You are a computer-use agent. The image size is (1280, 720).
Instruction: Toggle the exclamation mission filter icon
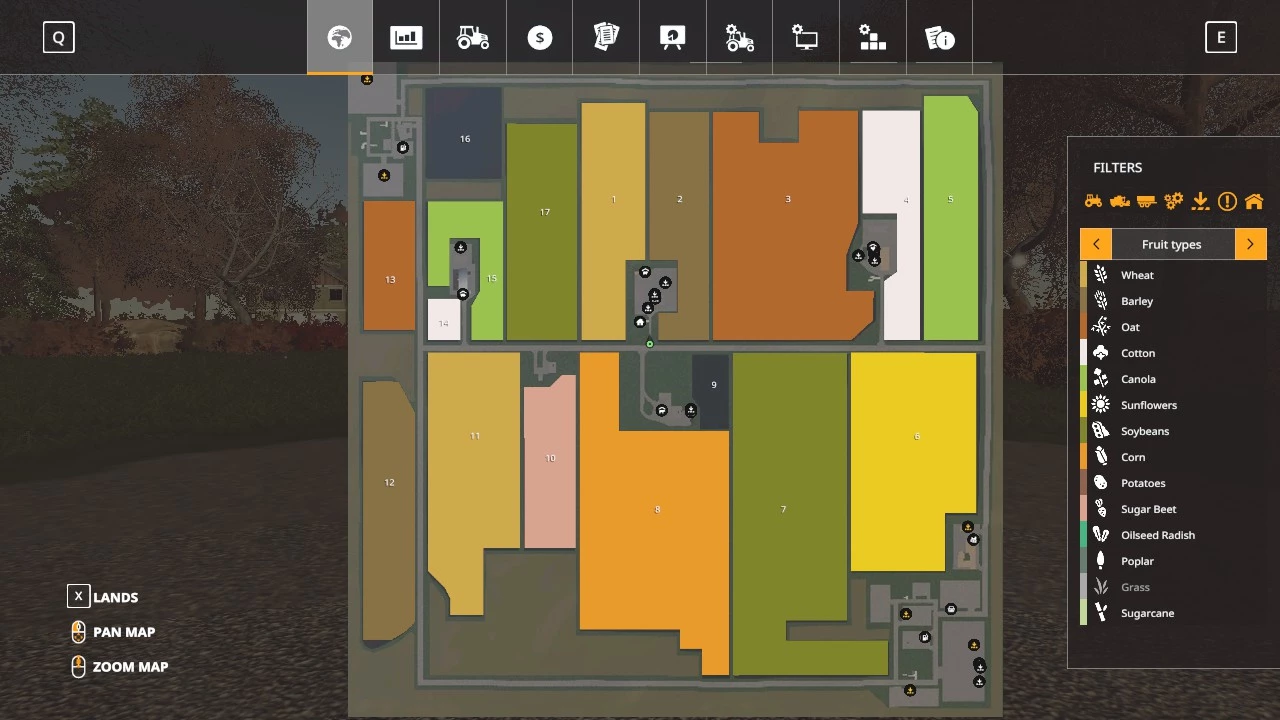1227,200
